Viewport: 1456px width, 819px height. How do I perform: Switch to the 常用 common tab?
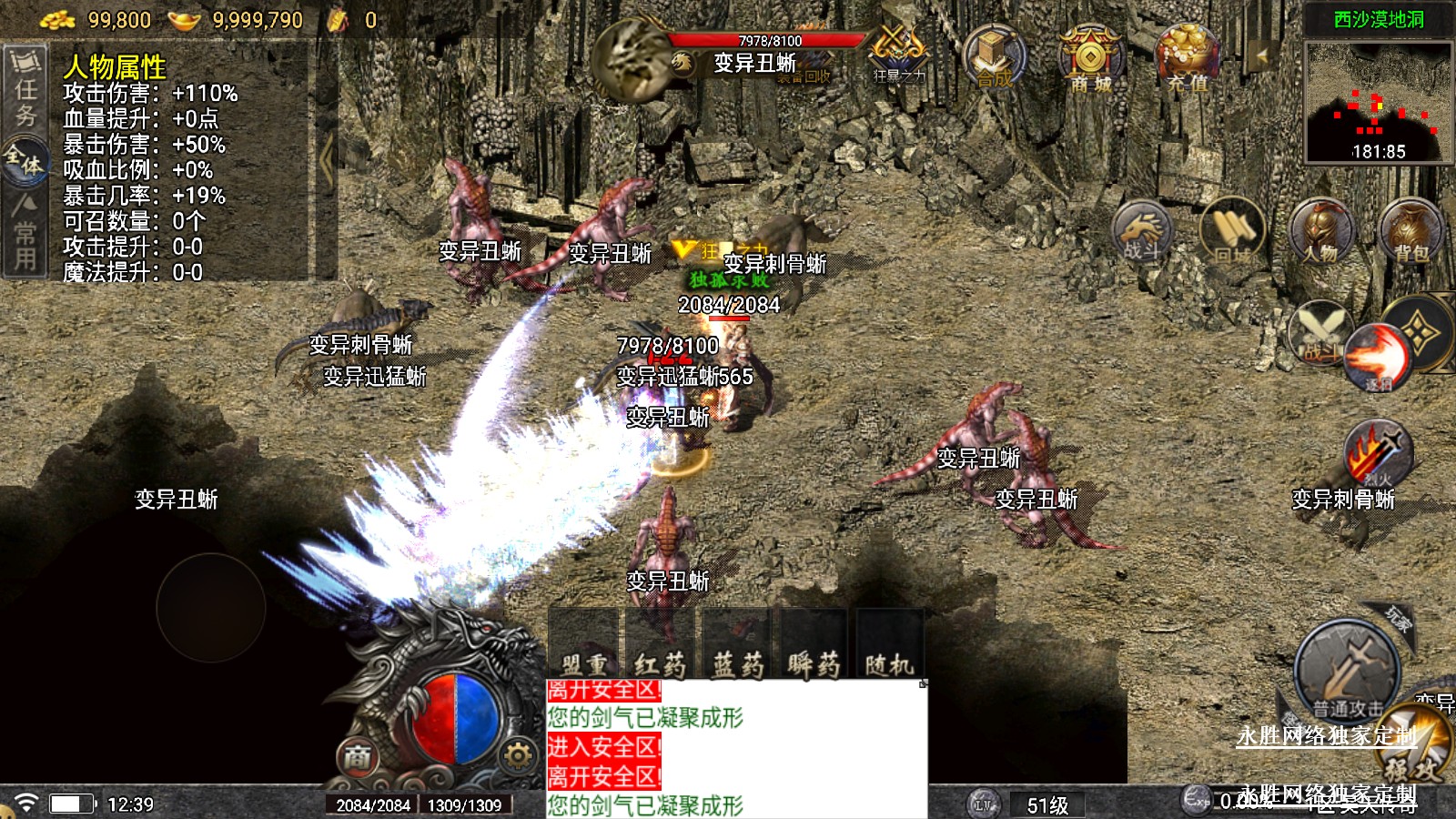(x=25, y=234)
